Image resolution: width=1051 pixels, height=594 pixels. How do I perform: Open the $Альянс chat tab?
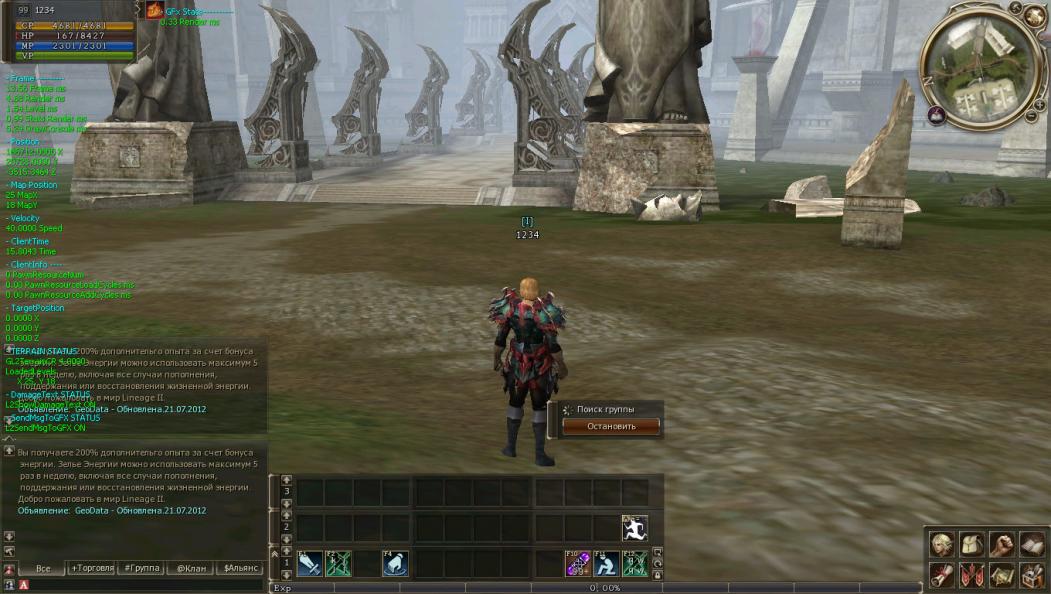pos(240,568)
